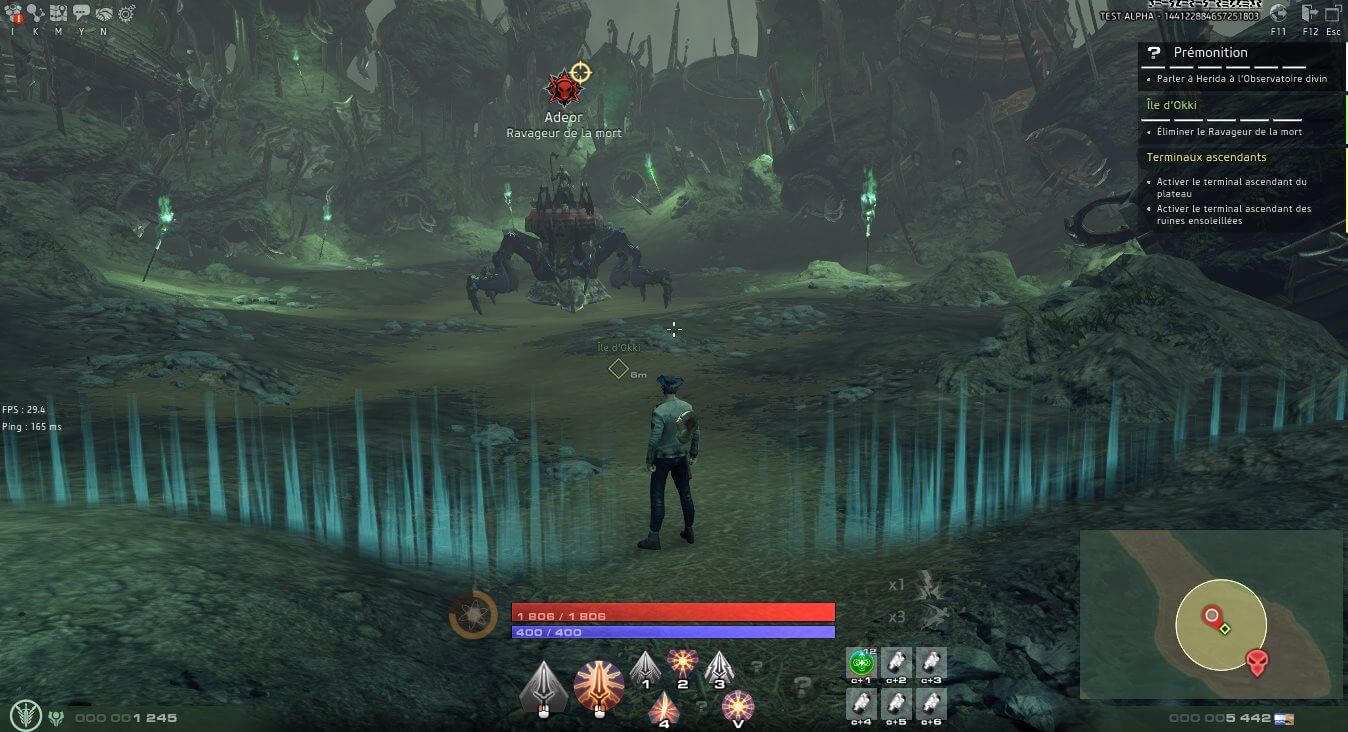Image resolution: width=1348 pixels, height=732 pixels.
Task: Activate the orange triangle ability numbered 4
Action: click(664, 706)
